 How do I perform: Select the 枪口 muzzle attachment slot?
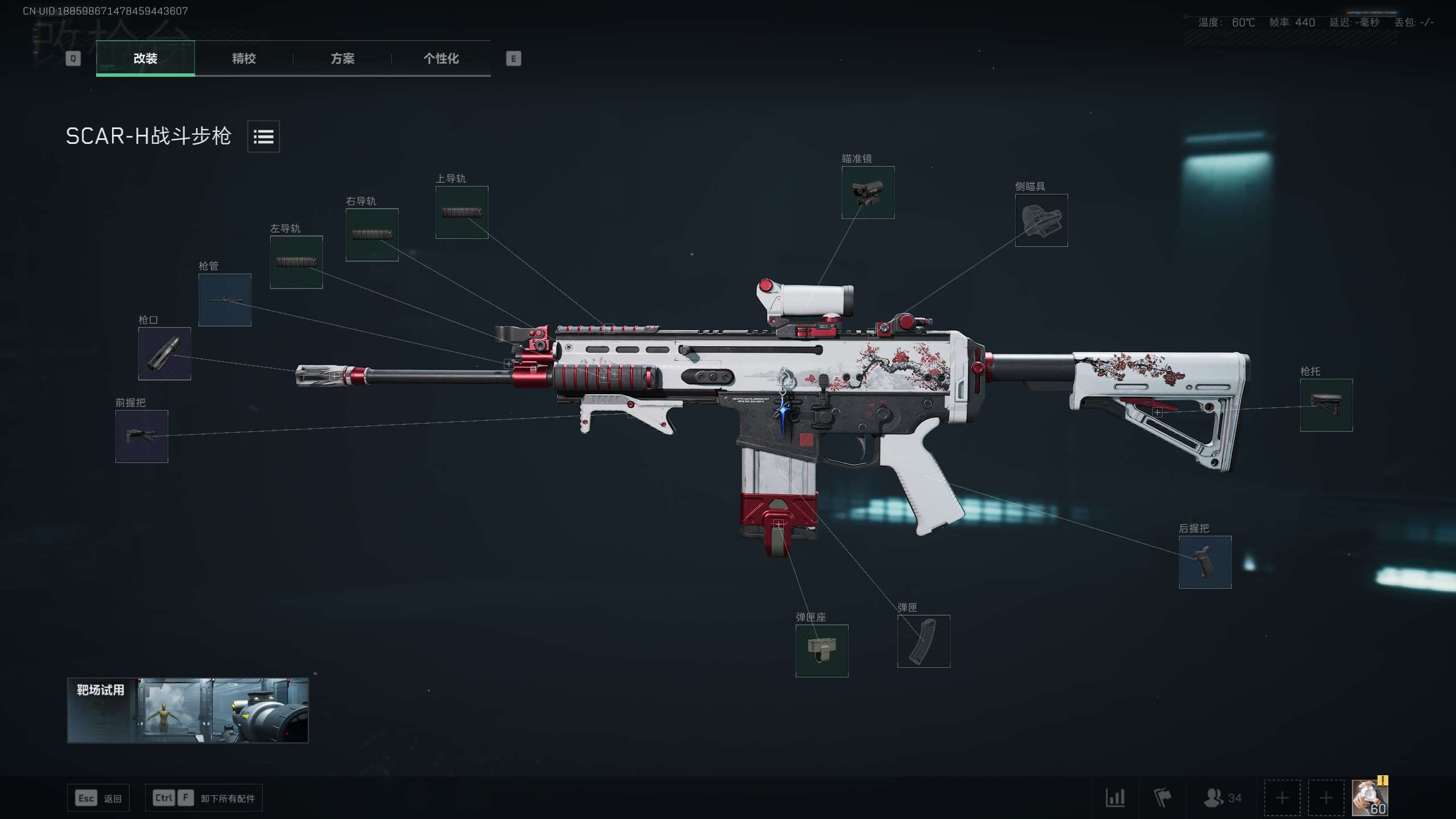click(164, 354)
